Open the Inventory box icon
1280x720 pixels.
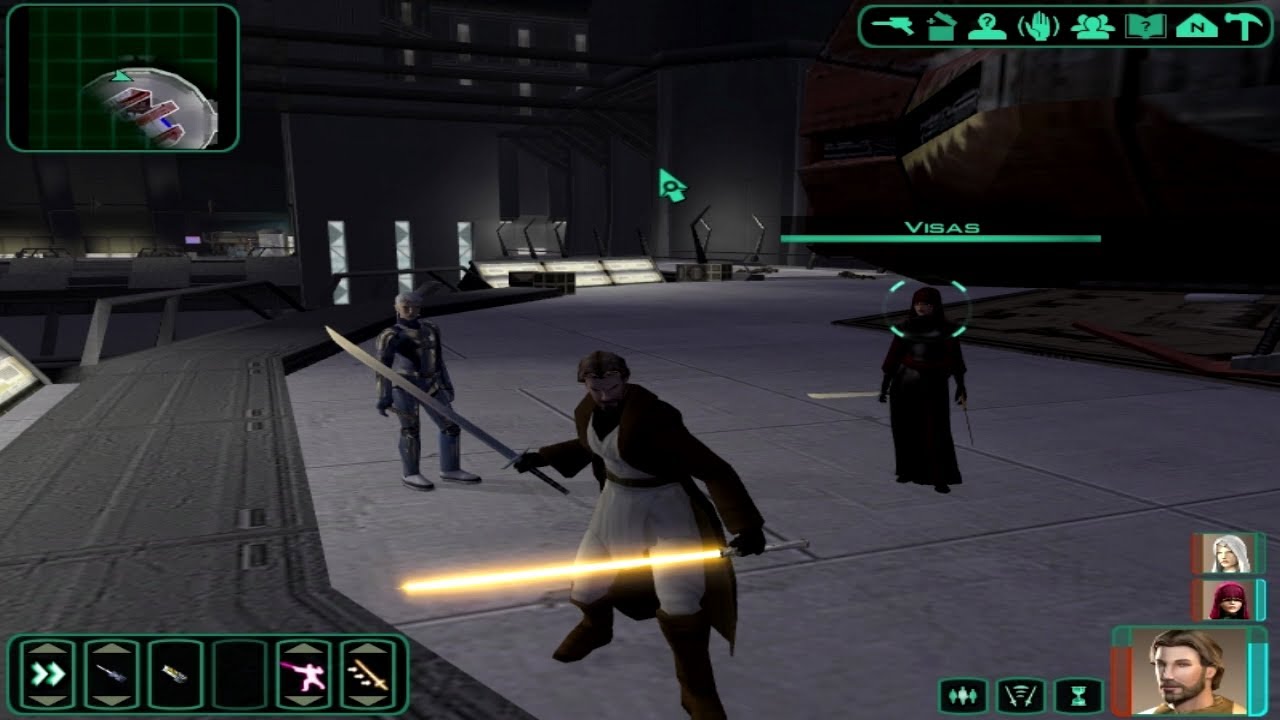pos(942,28)
